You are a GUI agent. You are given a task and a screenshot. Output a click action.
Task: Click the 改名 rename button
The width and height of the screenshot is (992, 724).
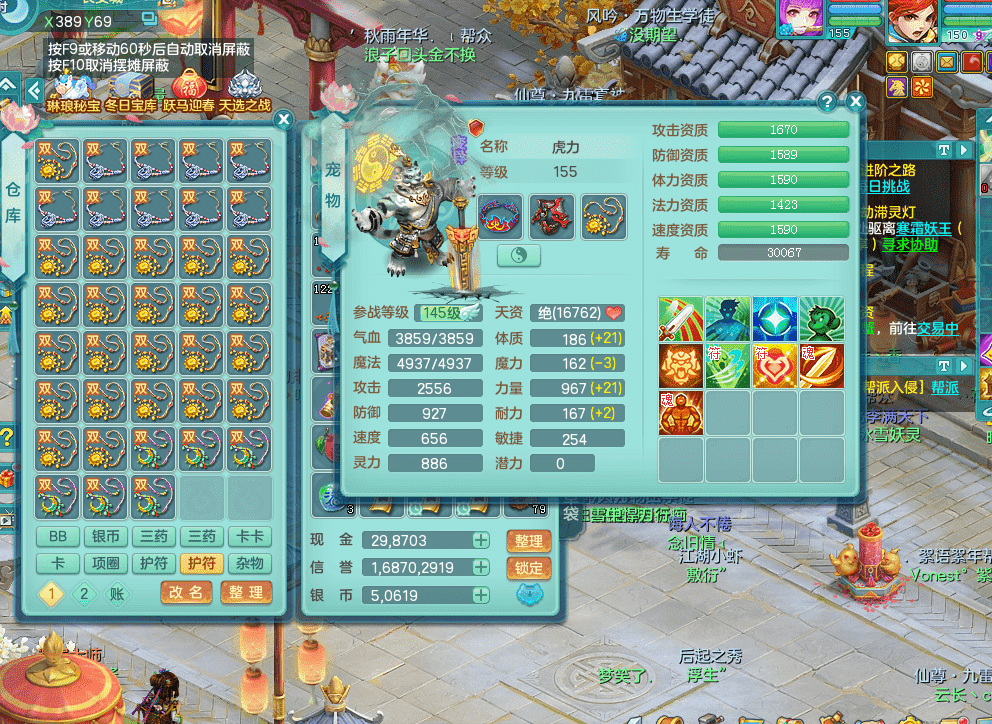186,592
